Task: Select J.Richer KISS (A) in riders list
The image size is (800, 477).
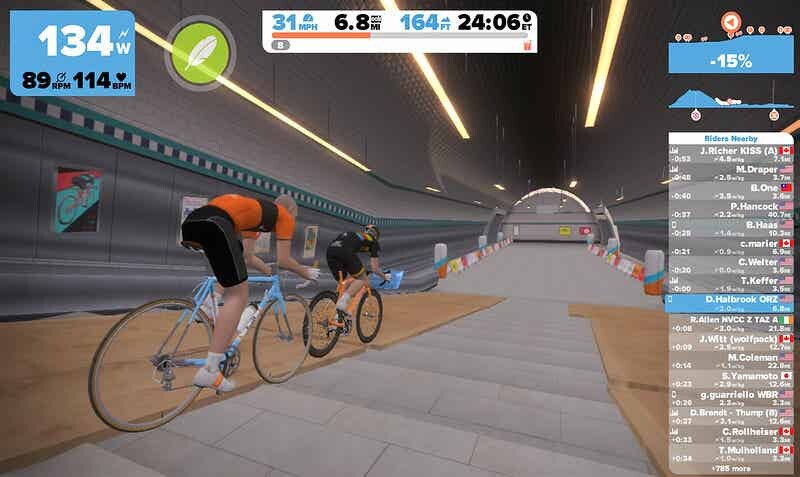Action: (x=731, y=154)
